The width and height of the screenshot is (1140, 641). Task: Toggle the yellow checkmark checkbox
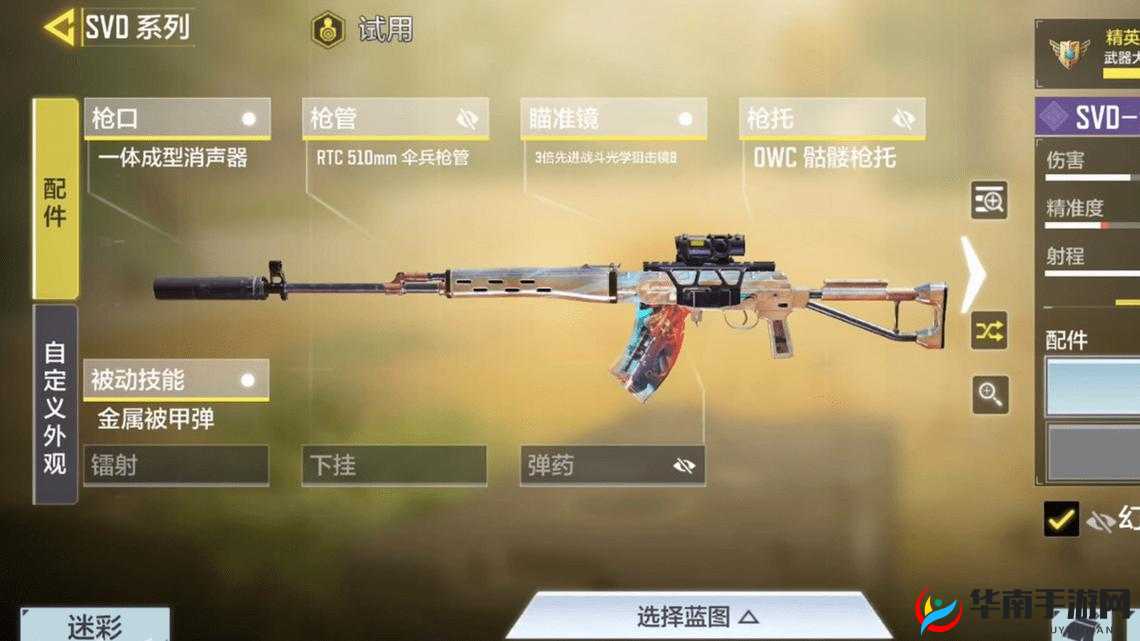(1061, 518)
